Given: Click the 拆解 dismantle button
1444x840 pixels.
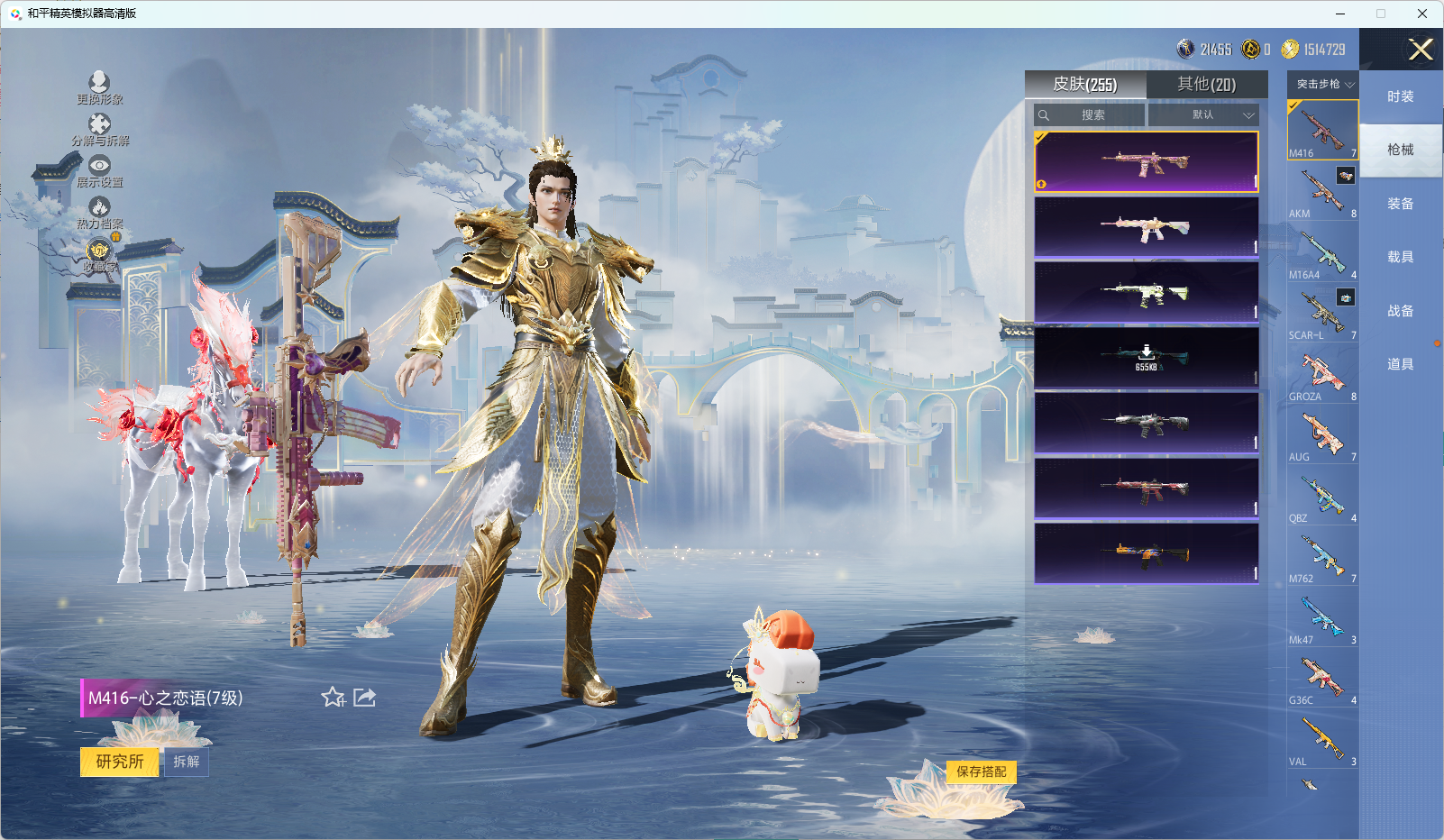Looking at the screenshot, I should [x=187, y=762].
